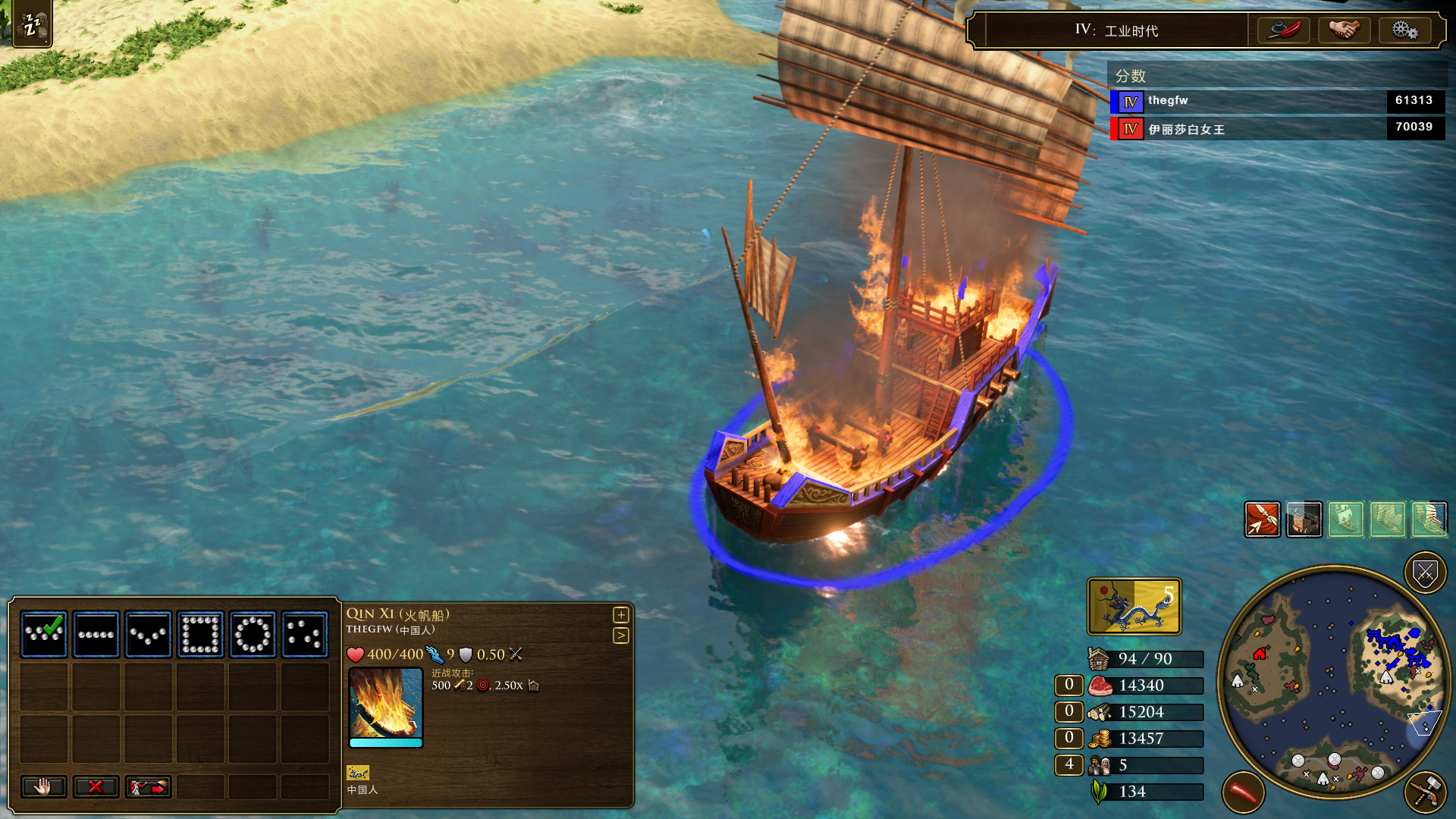Viewport: 1456px width, 819px height.
Task: Delete unit with the red X button
Action: click(x=96, y=787)
